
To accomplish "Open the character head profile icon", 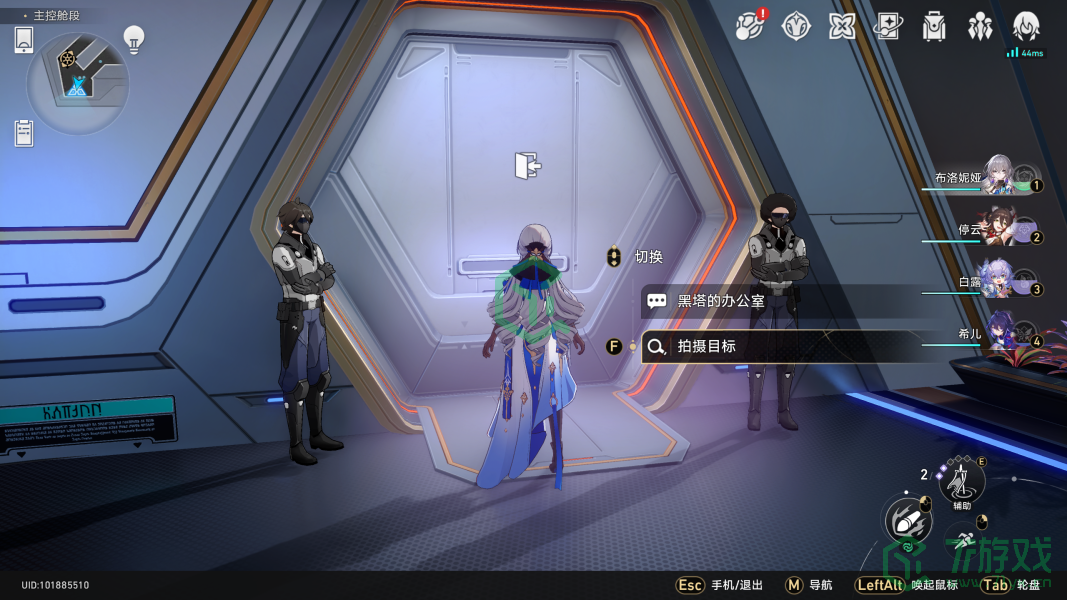I will click(x=1026, y=27).
